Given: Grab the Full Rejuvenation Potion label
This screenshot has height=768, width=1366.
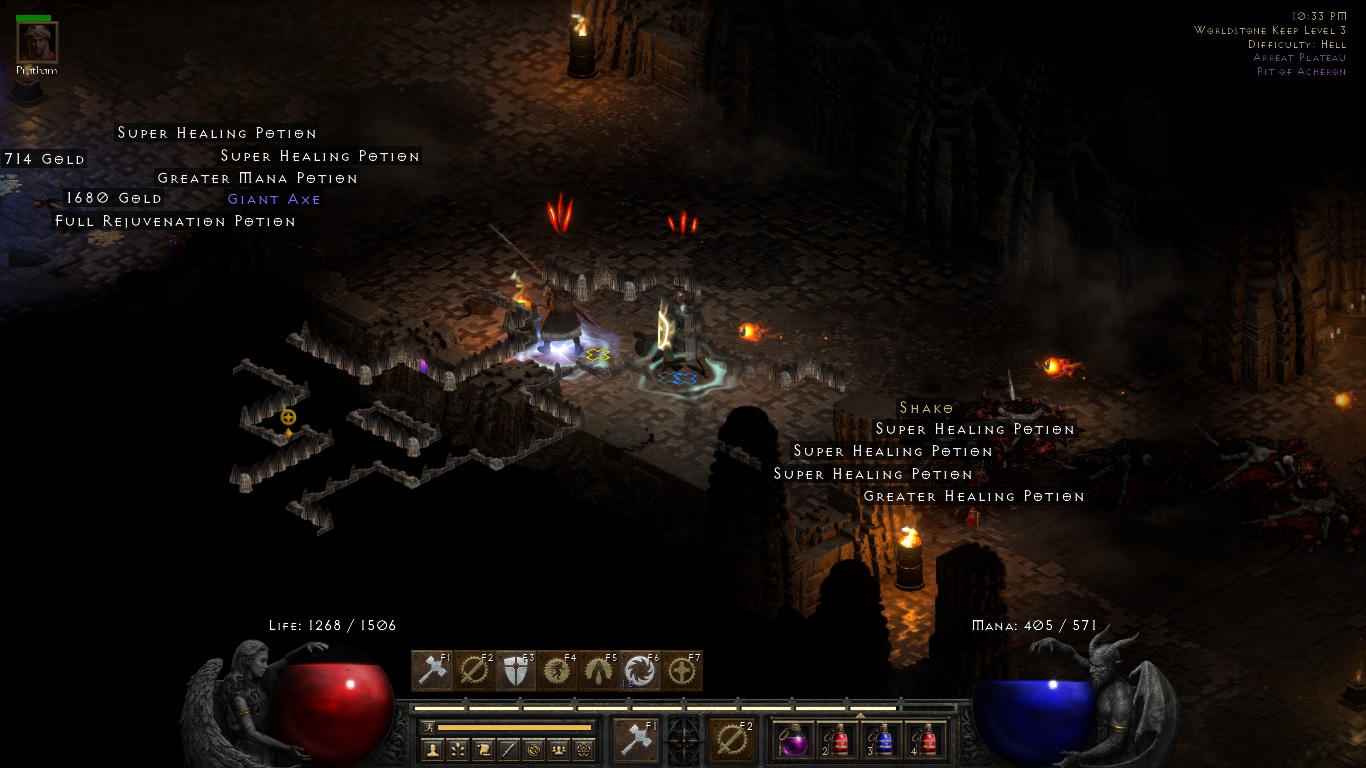Looking at the screenshot, I should point(175,221).
